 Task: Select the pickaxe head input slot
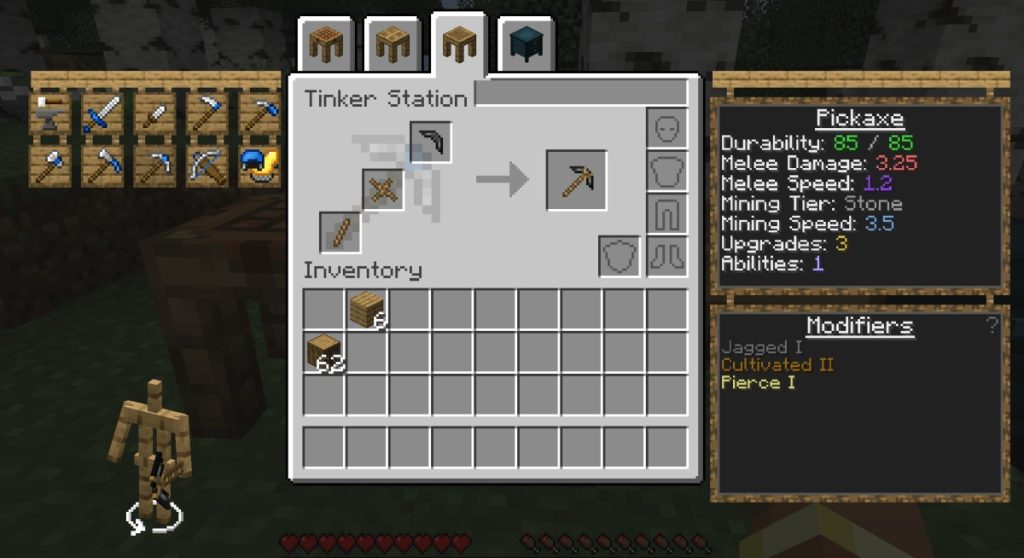click(x=430, y=142)
